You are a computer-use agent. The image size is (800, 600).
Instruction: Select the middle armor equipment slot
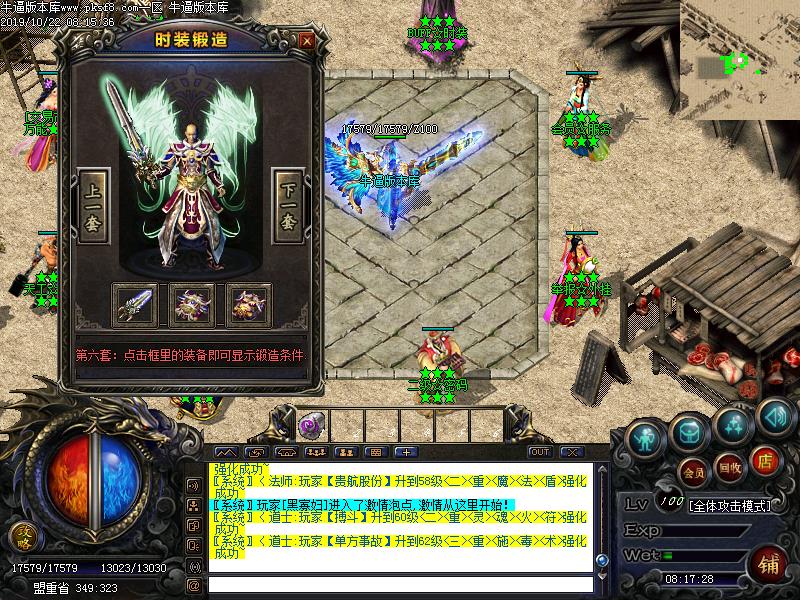pos(191,302)
